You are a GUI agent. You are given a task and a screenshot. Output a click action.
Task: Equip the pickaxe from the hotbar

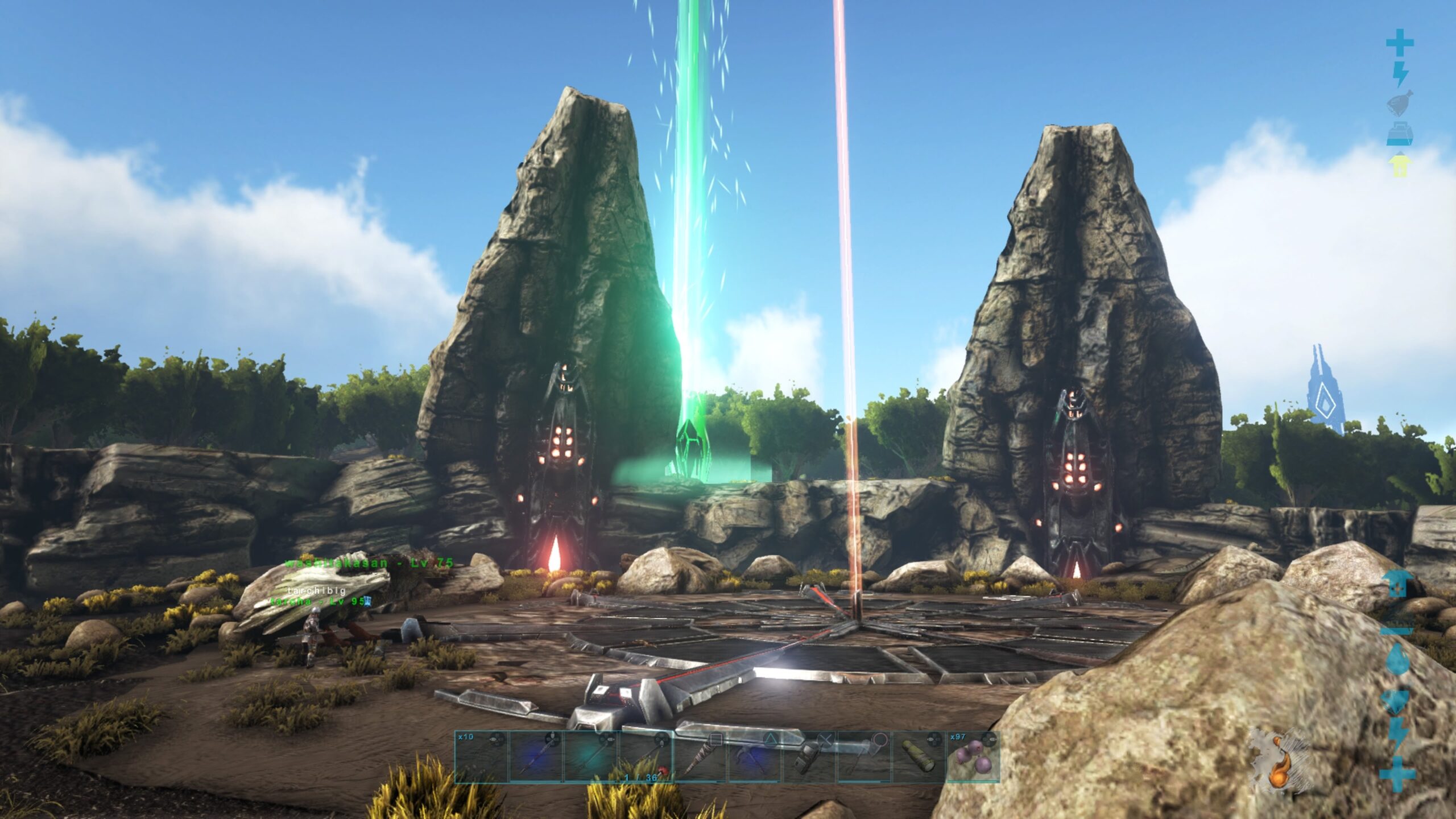pos(755,756)
